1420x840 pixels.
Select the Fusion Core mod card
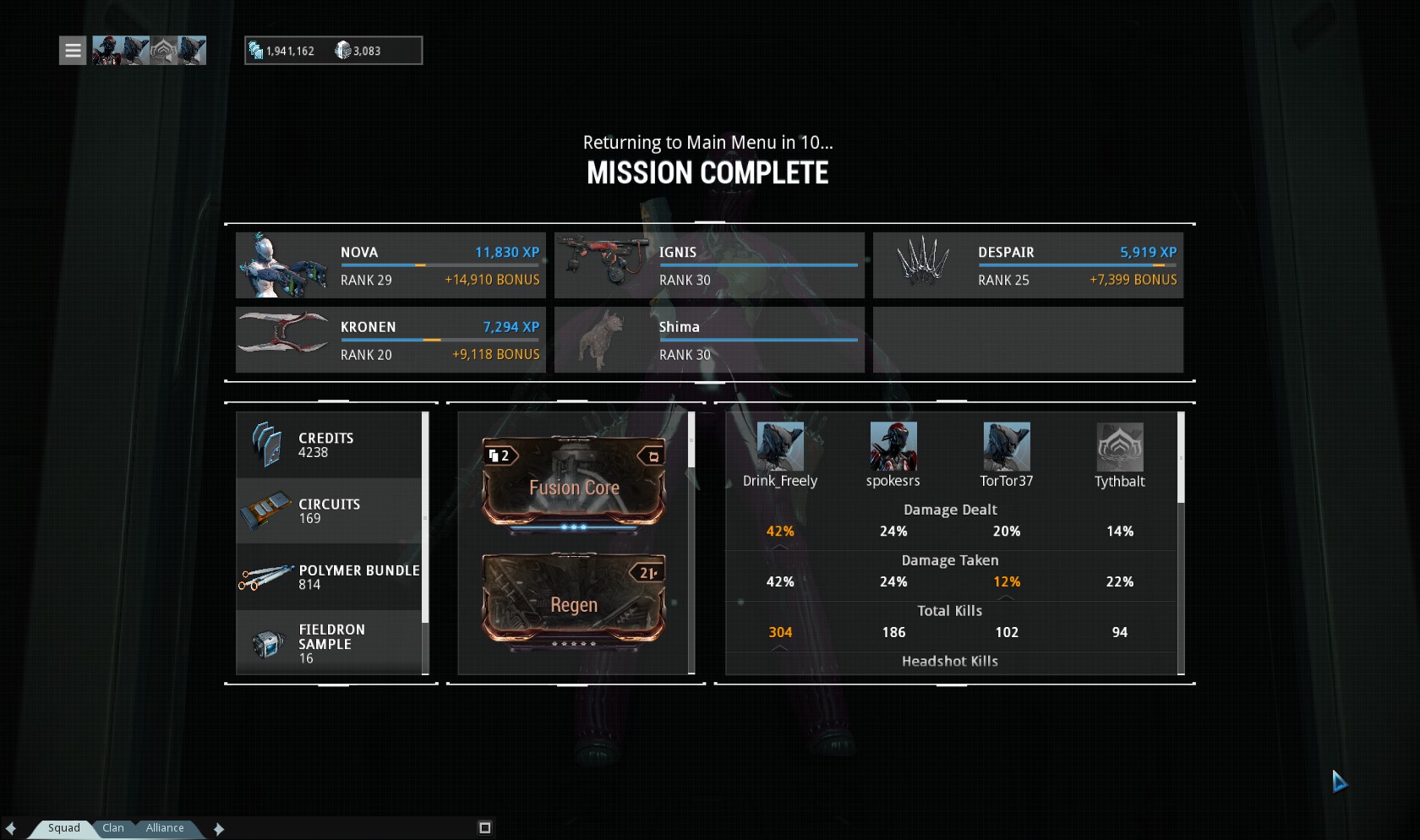[574, 483]
